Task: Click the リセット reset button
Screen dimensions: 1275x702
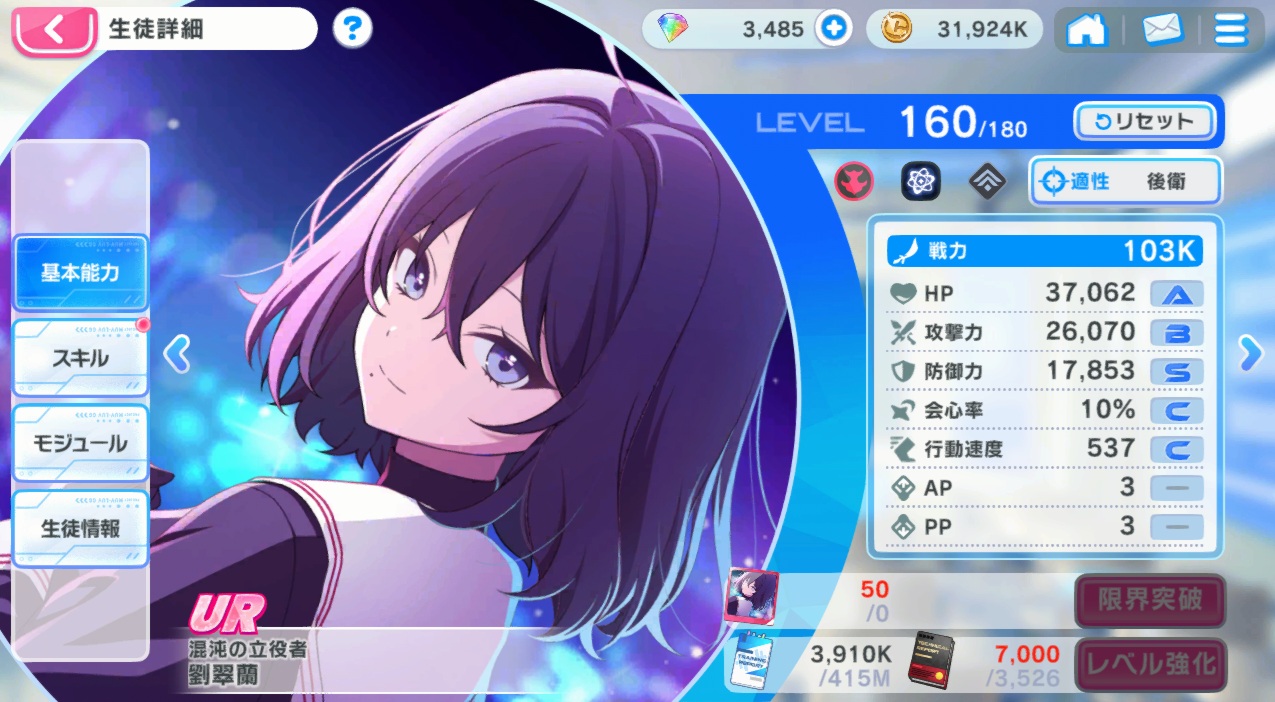Action: pos(1144,122)
